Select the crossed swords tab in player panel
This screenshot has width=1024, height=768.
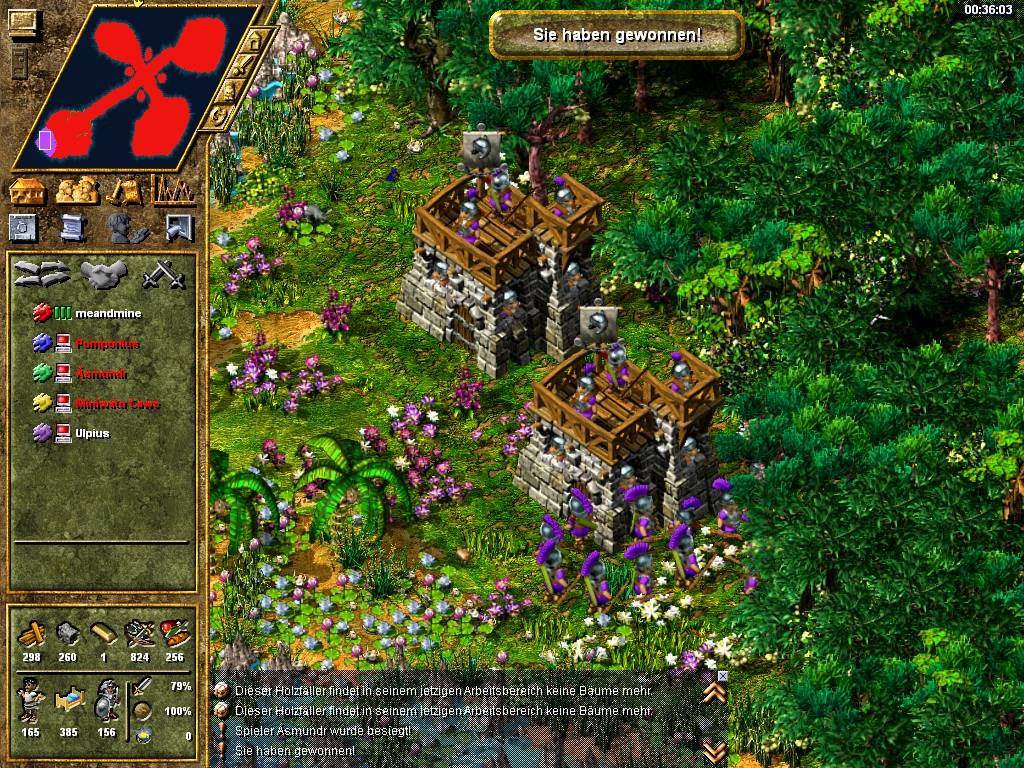158,273
